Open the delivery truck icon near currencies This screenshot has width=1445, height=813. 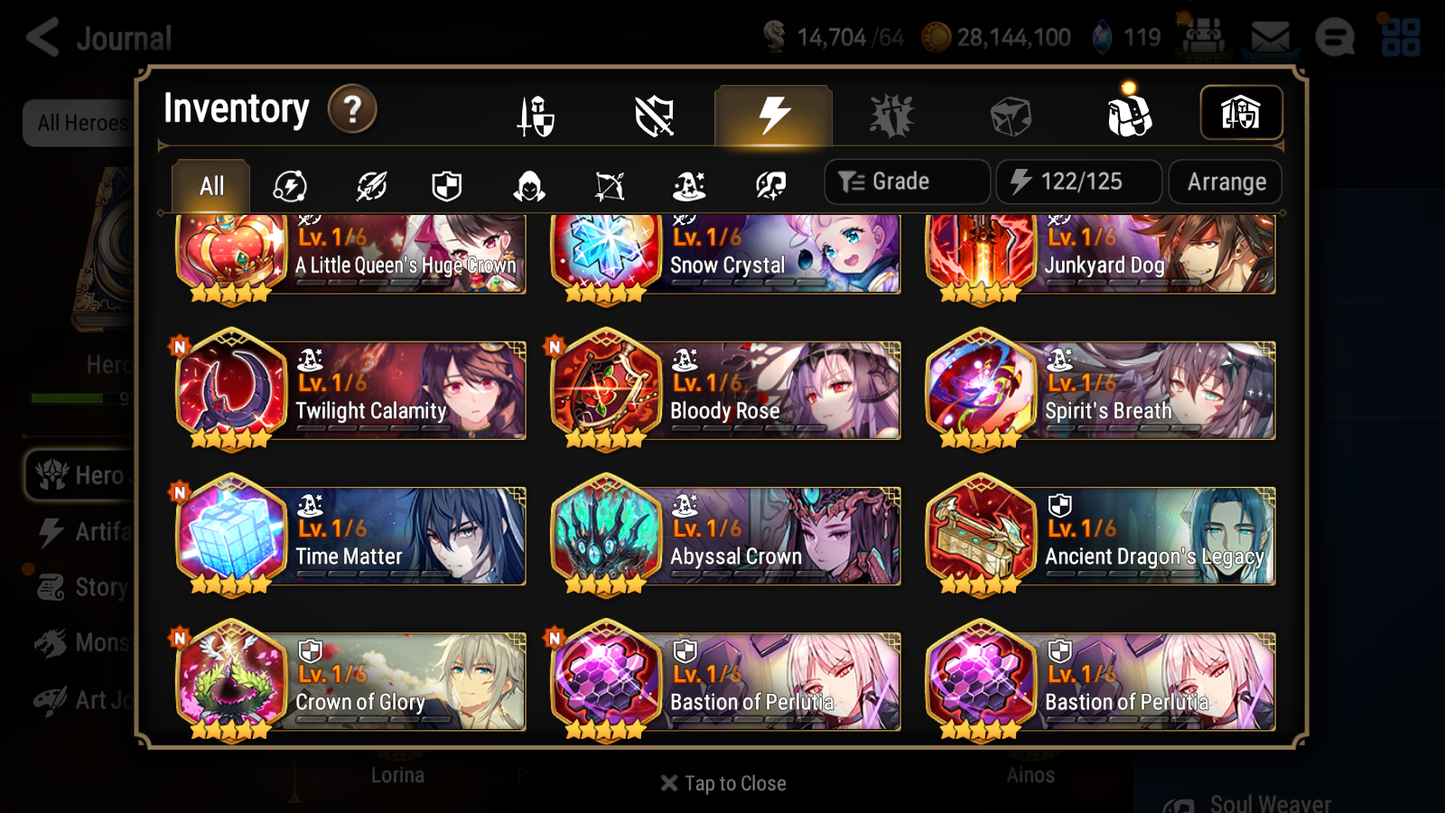coord(1203,37)
